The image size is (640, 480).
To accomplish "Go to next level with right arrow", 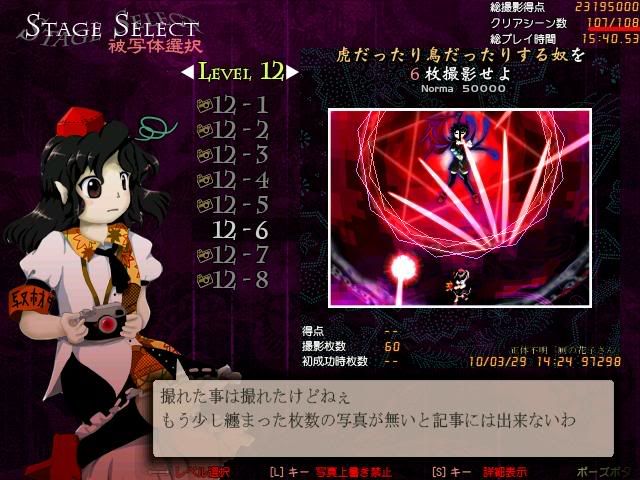I will point(292,72).
